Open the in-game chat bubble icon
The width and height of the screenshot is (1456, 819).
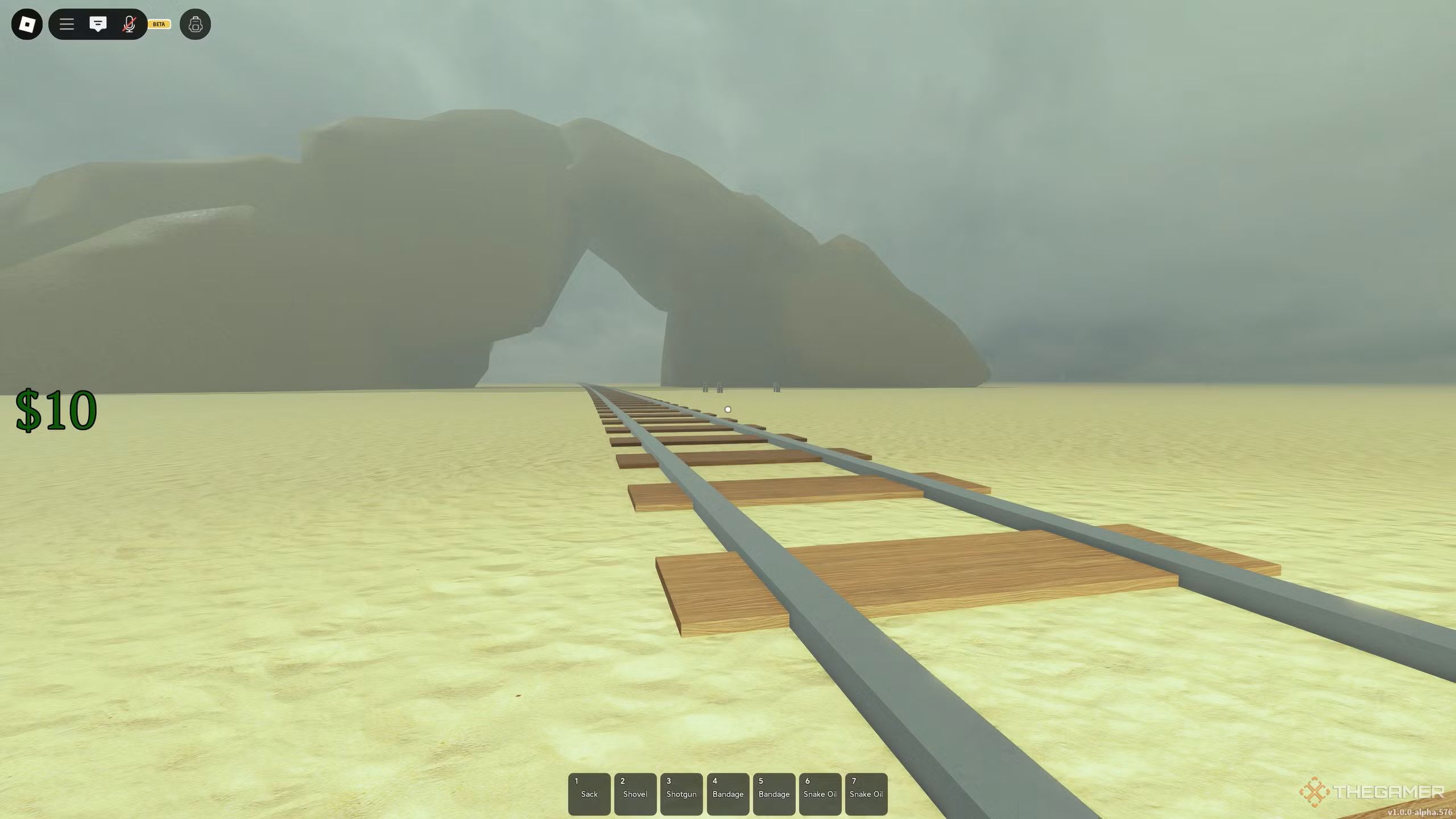(x=98, y=24)
